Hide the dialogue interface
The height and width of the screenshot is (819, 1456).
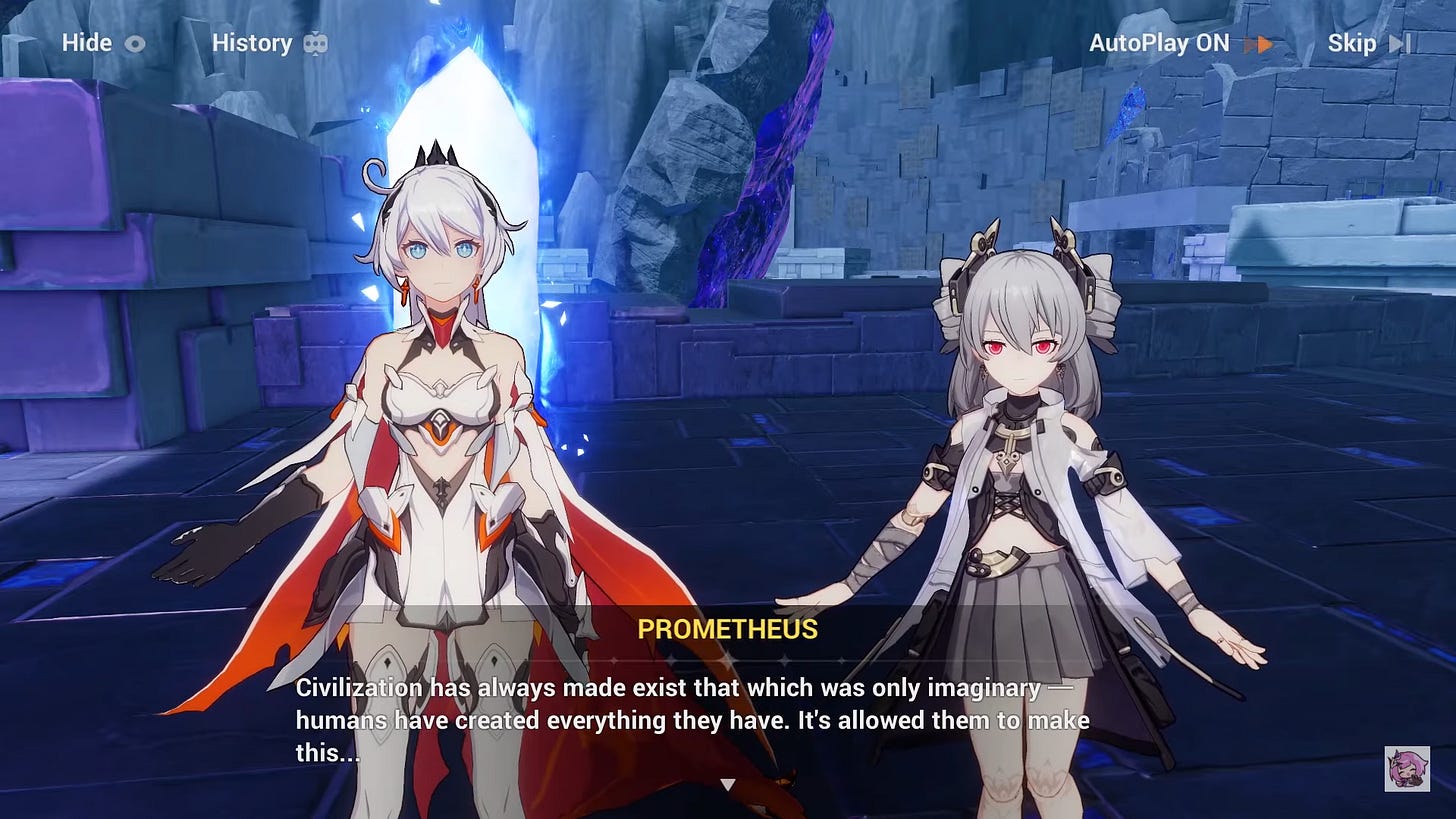(103, 43)
